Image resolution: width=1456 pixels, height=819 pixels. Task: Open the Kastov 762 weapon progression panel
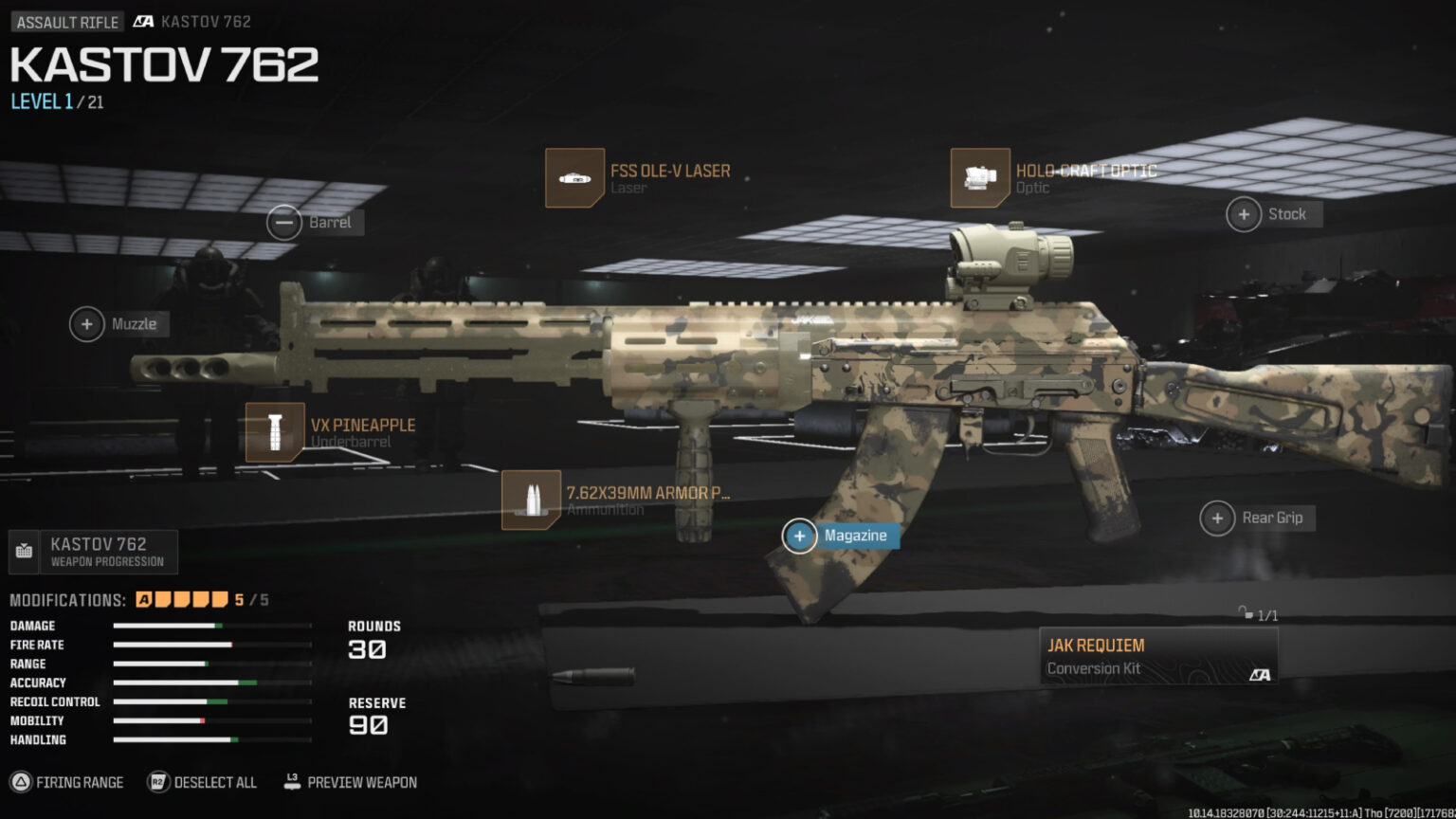[x=94, y=551]
